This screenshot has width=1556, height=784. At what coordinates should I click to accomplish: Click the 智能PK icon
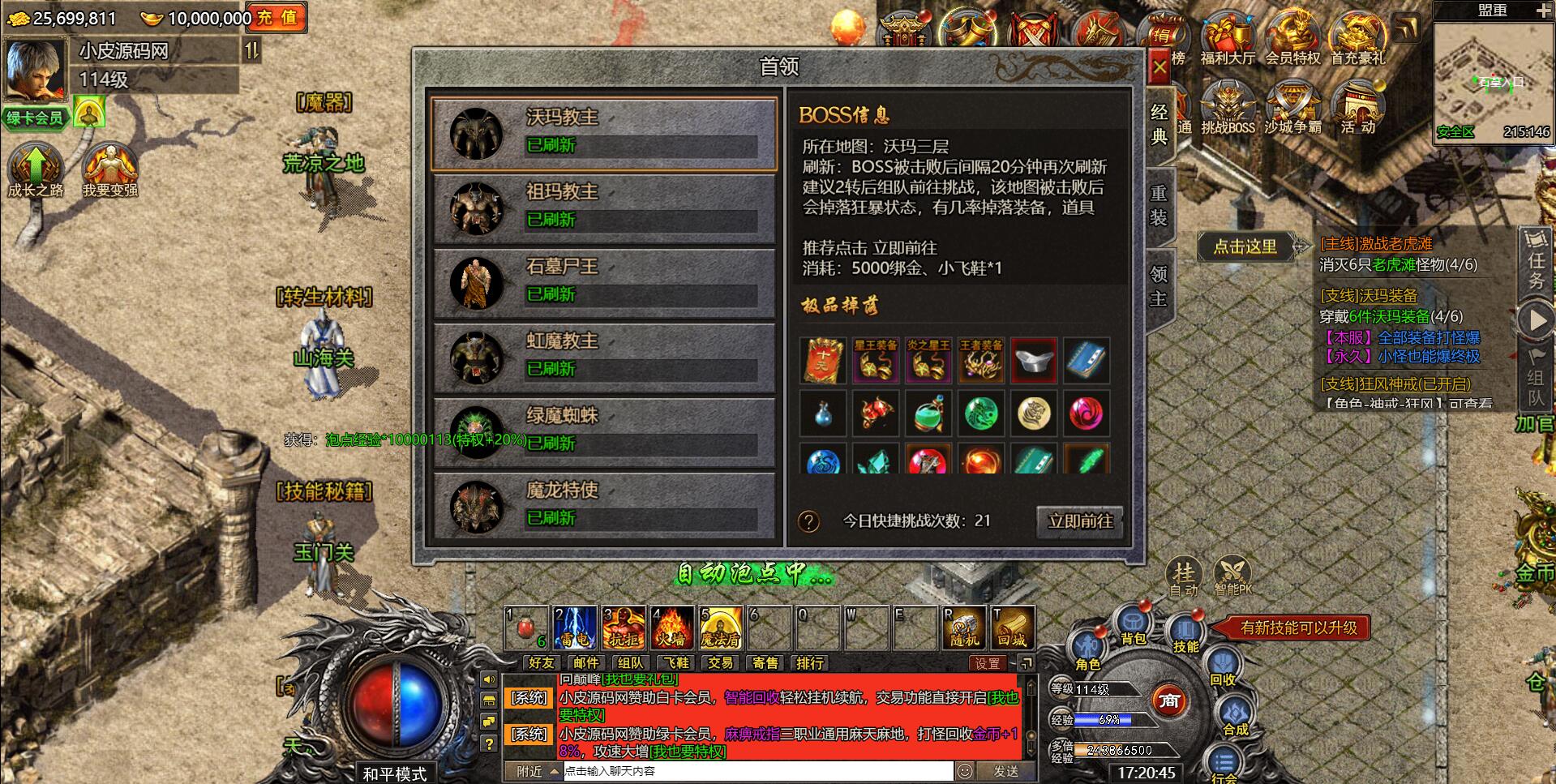point(1235,574)
